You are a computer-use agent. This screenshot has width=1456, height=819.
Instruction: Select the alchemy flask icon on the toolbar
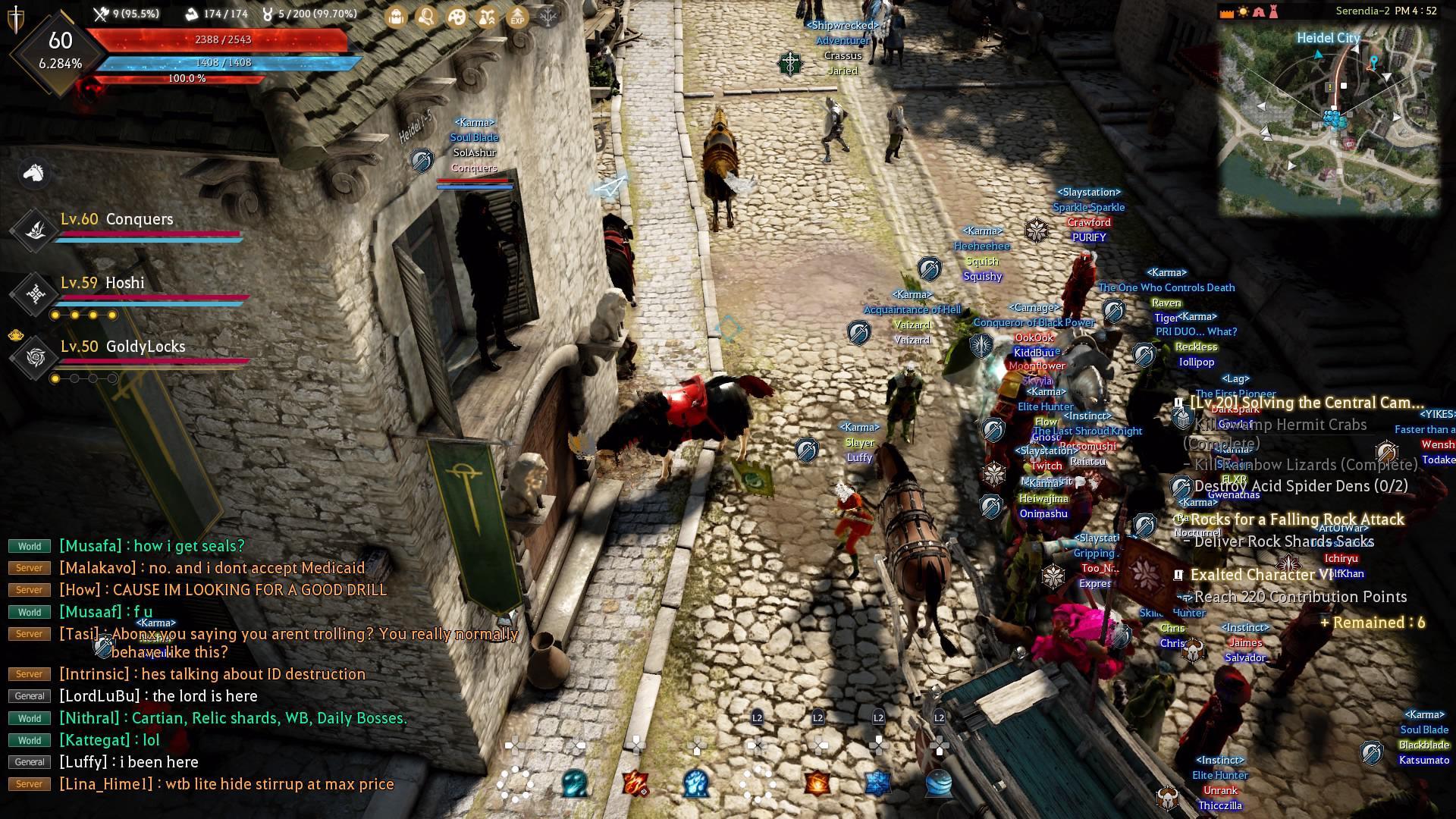pyautogui.click(x=486, y=17)
